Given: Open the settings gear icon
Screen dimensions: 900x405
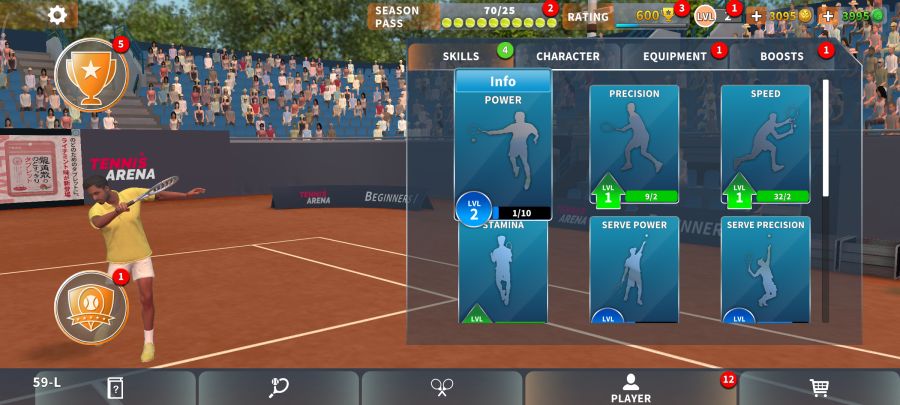Looking at the screenshot, I should tap(58, 15).
